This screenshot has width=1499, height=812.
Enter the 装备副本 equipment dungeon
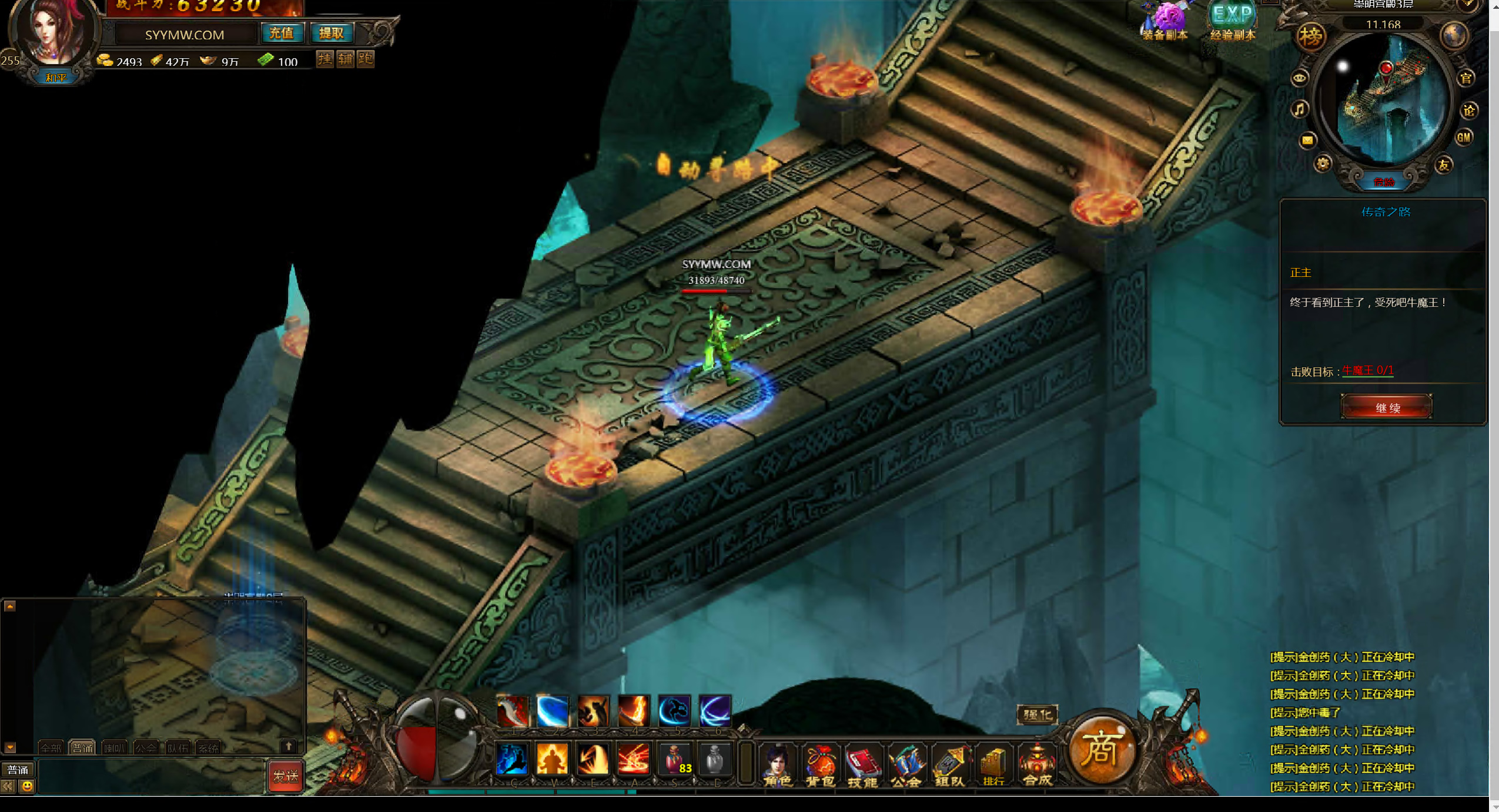point(1165,21)
